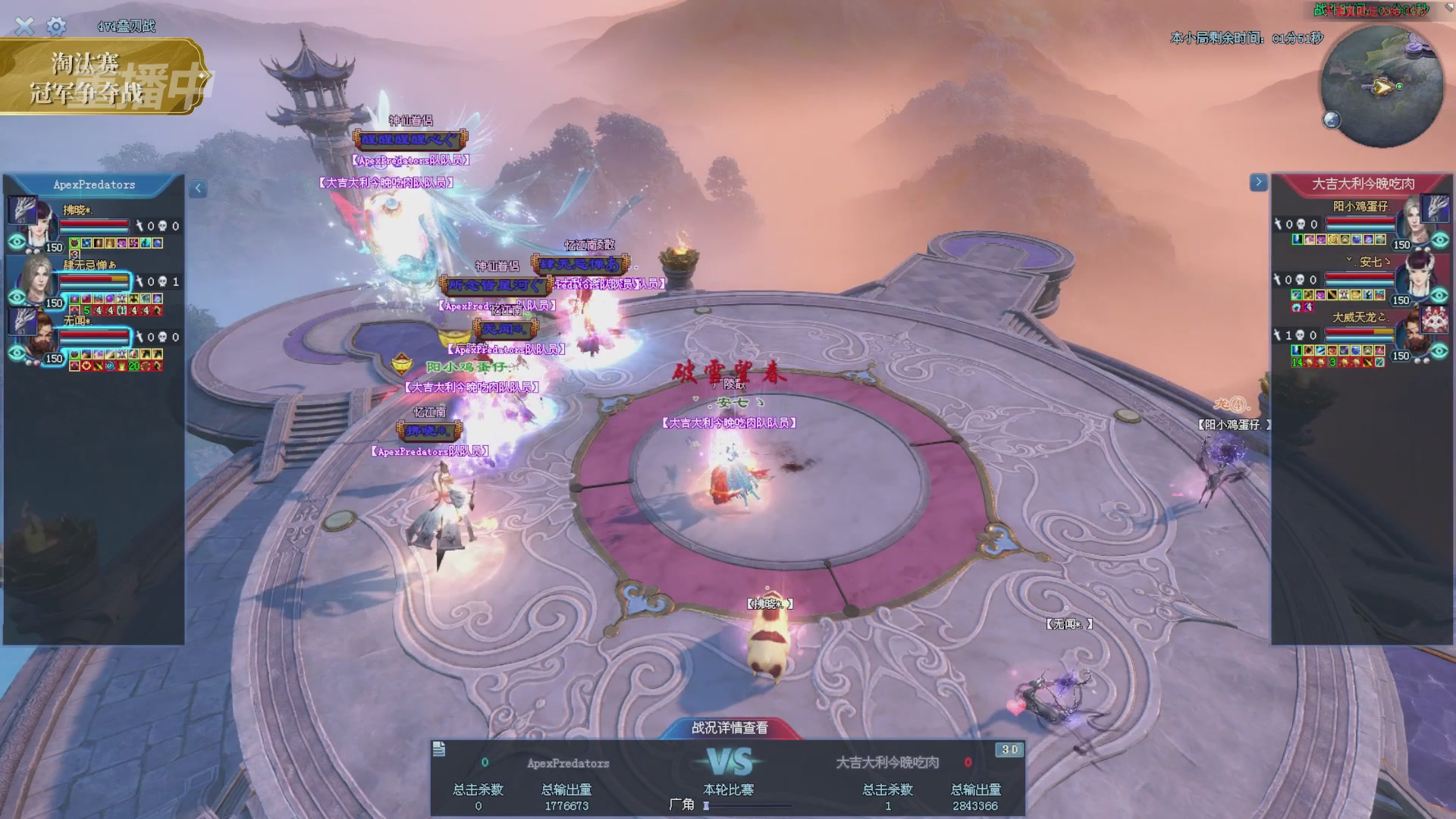Adjust the 广角 wide-angle slider
The width and height of the screenshot is (1456, 819).
tap(707, 805)
